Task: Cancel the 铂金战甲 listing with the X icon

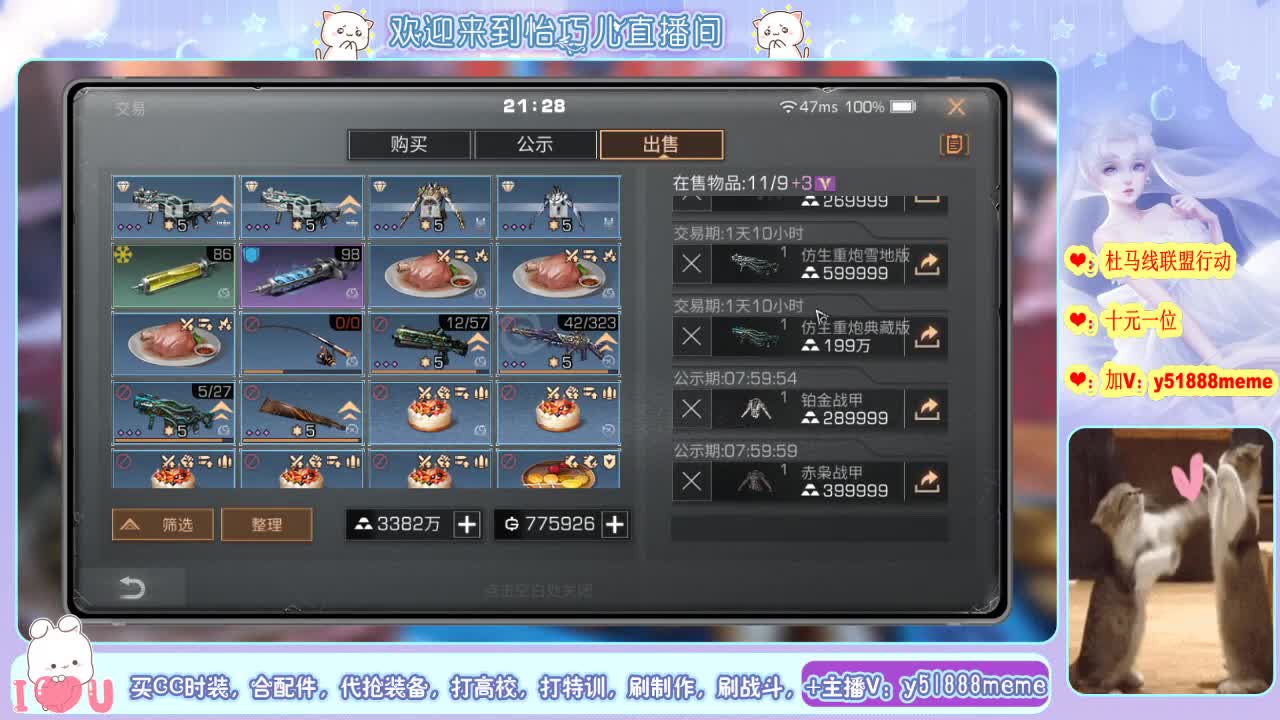Action: [690, 408]
